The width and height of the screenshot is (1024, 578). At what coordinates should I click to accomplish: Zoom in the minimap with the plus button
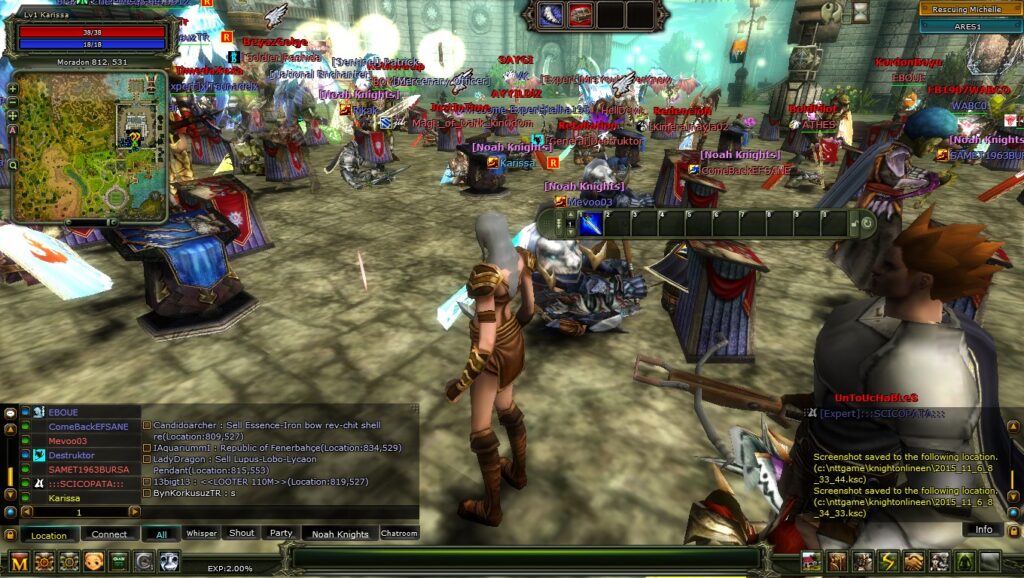pos(12,88)
